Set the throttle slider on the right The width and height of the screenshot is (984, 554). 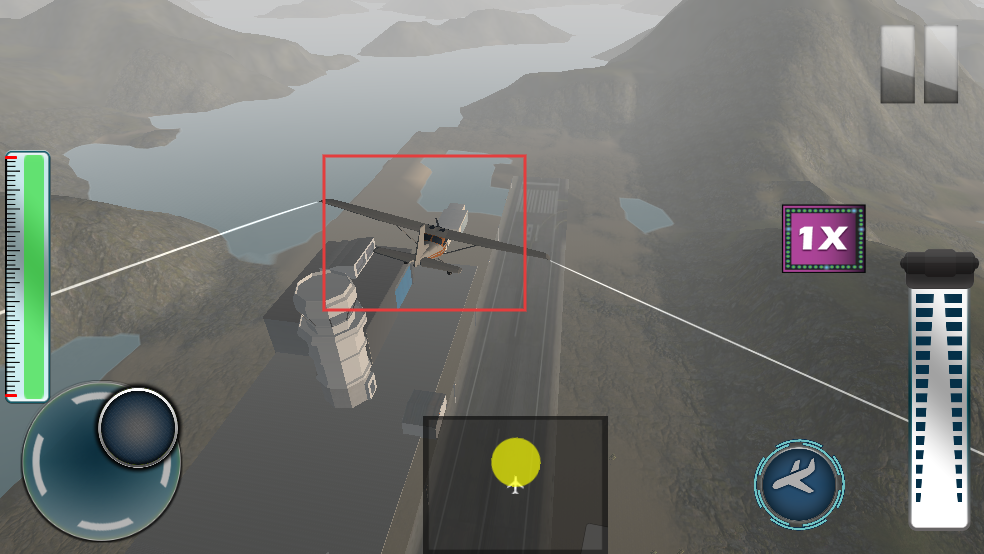click(939, 400)
